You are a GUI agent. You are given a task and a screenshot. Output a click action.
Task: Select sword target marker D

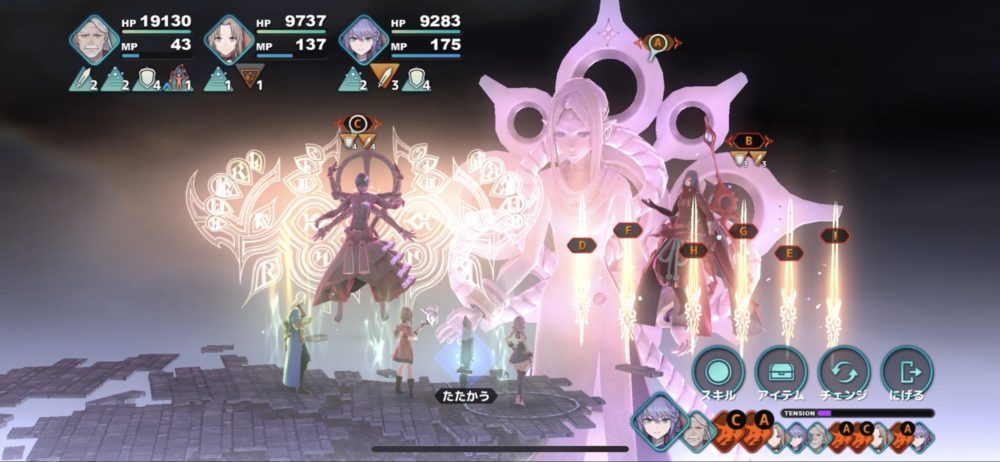pyautogui.click(x=581, y=244)
